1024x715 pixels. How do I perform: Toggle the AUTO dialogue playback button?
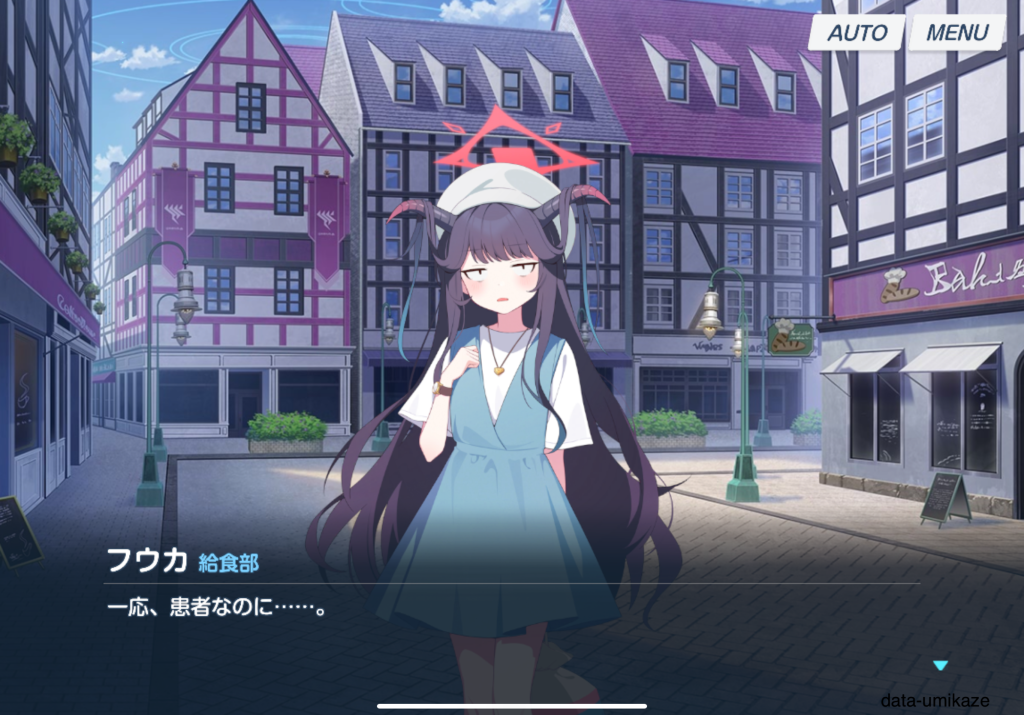pyautogui.click(x=856, y=33)
